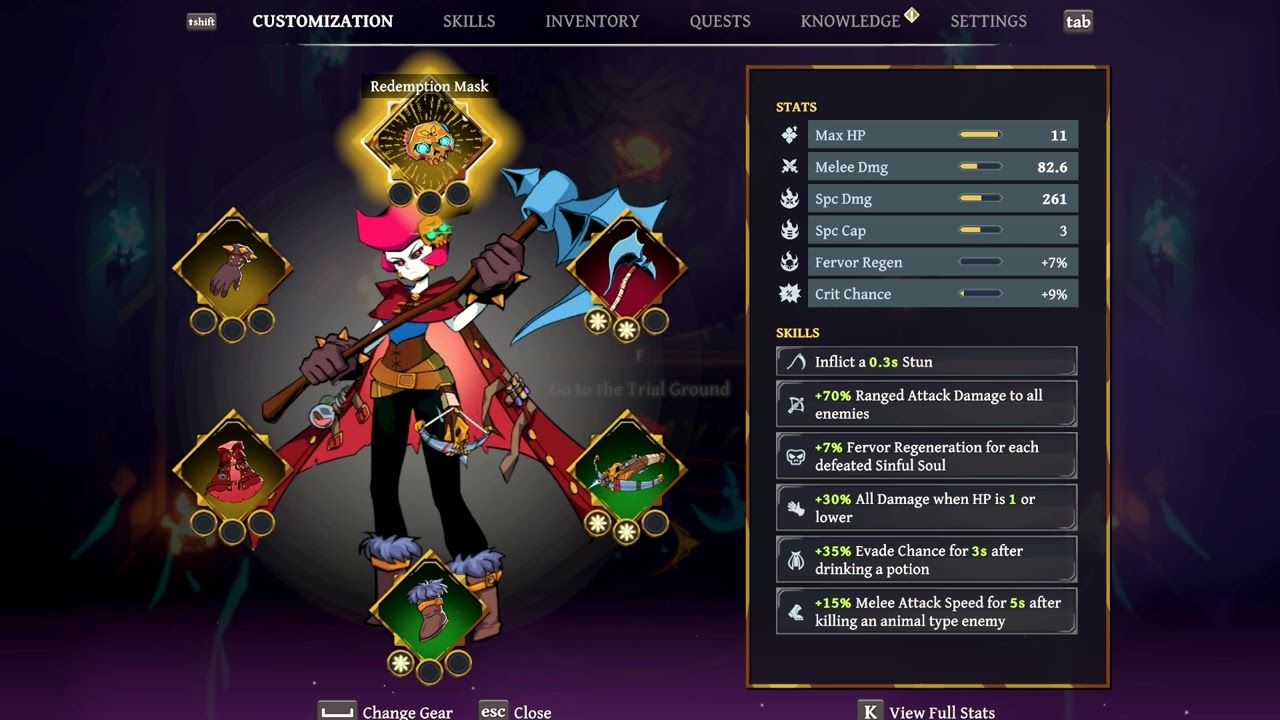
Task: Select the Redemption Mask gear slot
Action: [x=429, y=142]
